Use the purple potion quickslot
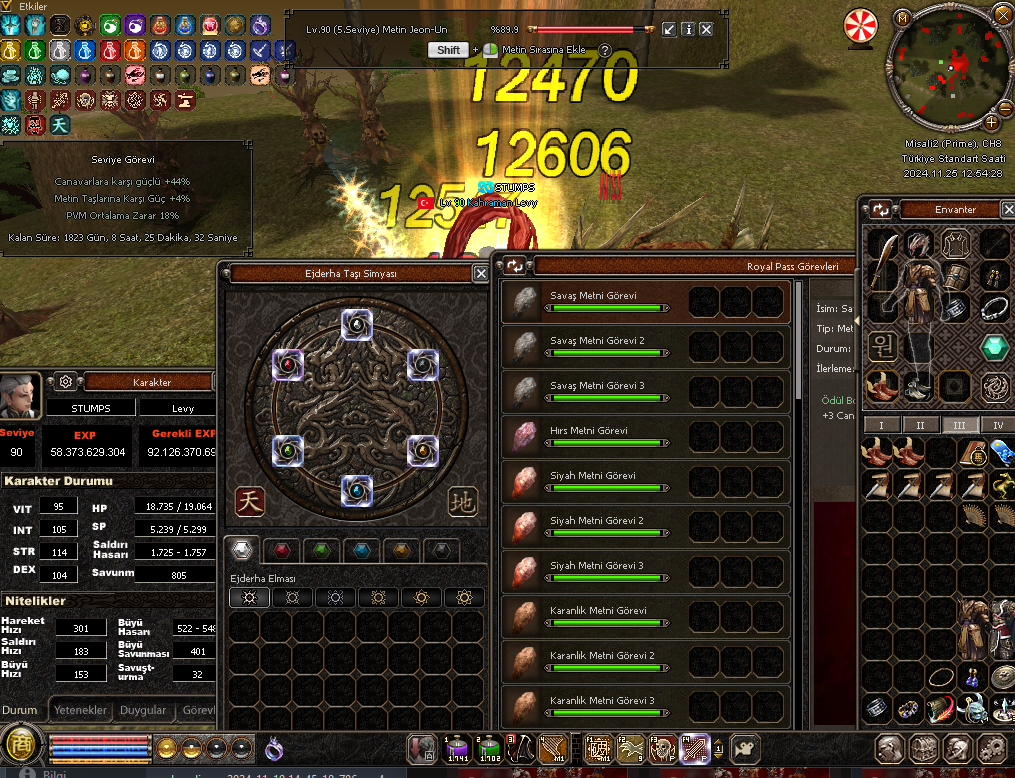The image size is (1015, 778). click(x=456, y=748)
